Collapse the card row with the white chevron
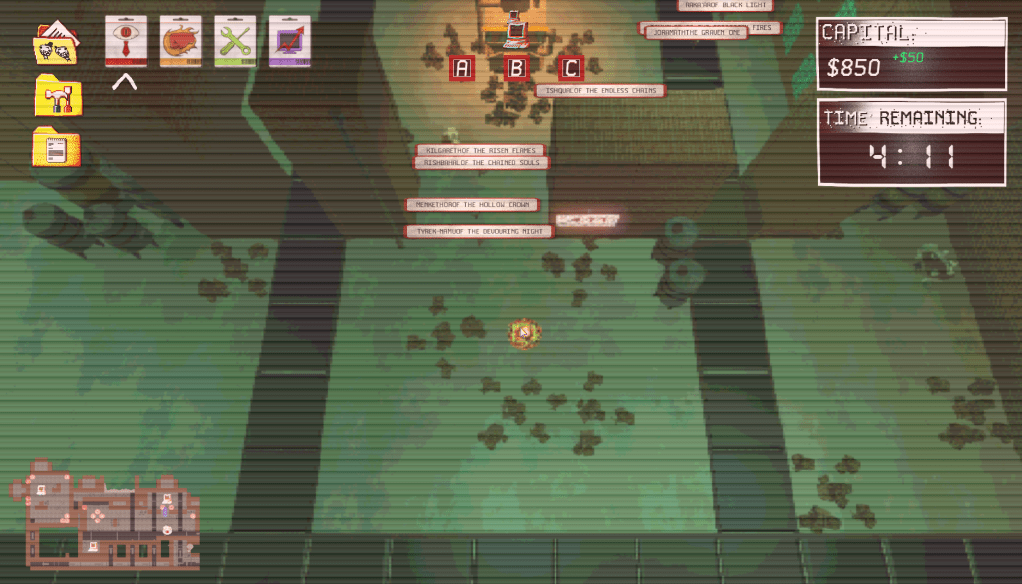 125,83
